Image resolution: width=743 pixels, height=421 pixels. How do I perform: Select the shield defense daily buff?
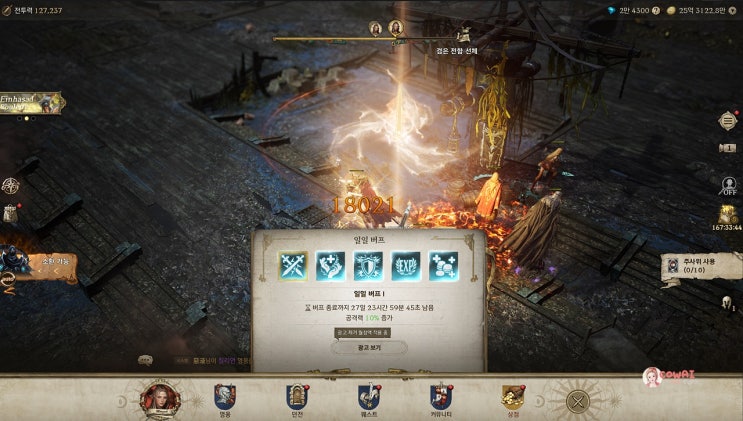368,265
